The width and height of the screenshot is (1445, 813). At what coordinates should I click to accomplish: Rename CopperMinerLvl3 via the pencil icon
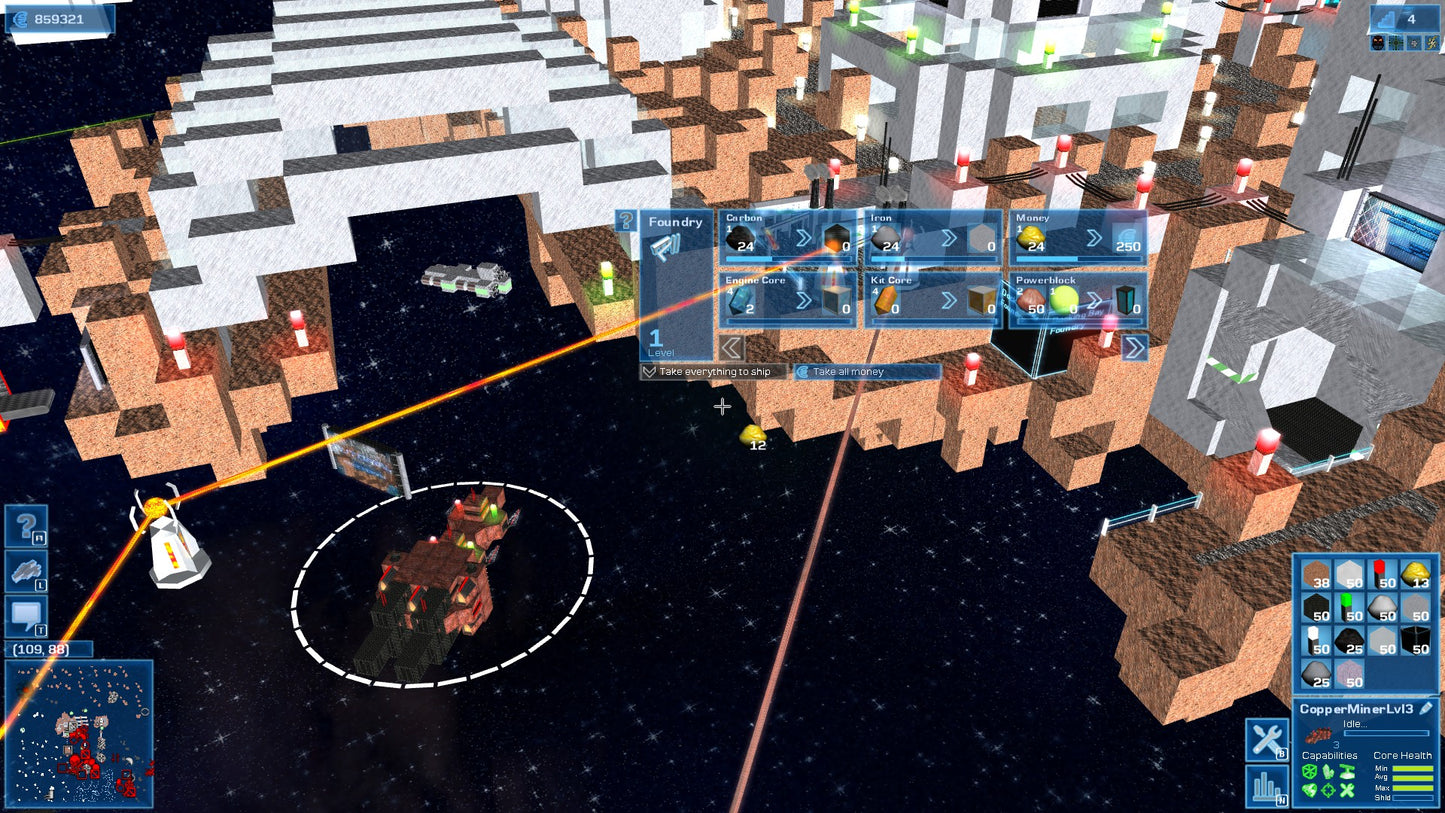tap(1427, 708)
